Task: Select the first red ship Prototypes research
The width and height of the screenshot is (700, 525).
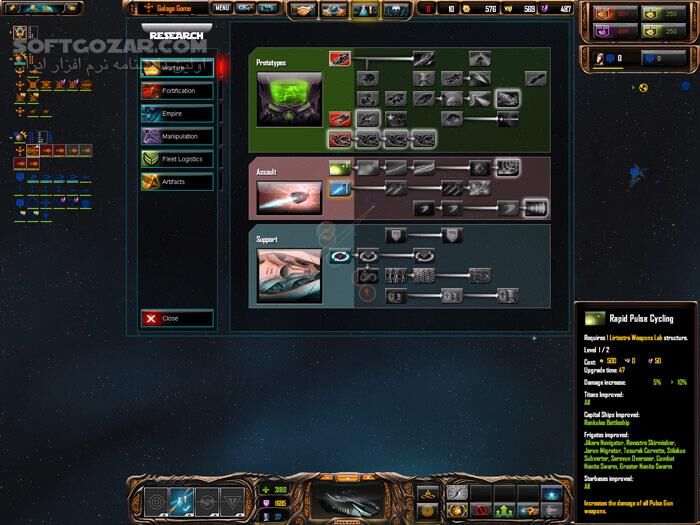Action: coord(340,60)
